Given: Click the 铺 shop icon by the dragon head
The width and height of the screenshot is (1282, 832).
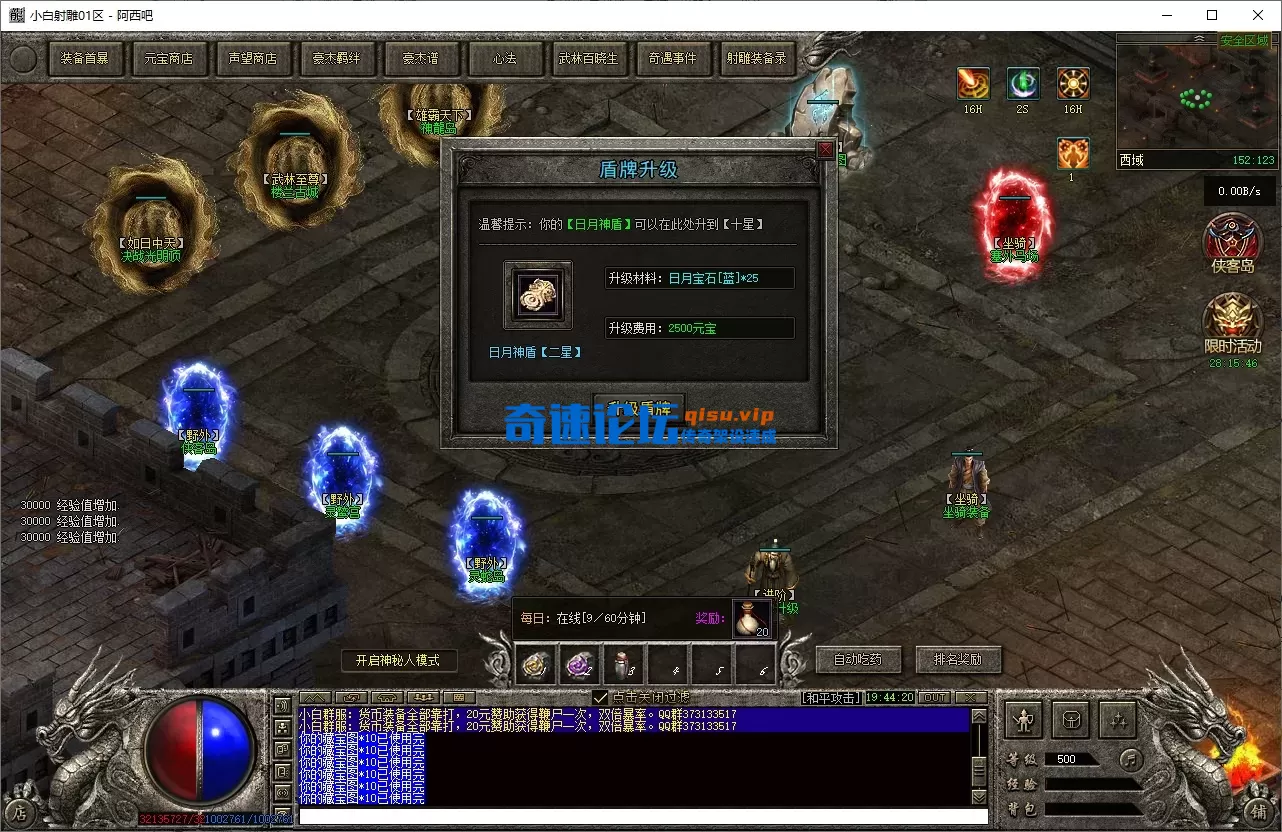Looking at the screenshot, I should (1258, 813).
